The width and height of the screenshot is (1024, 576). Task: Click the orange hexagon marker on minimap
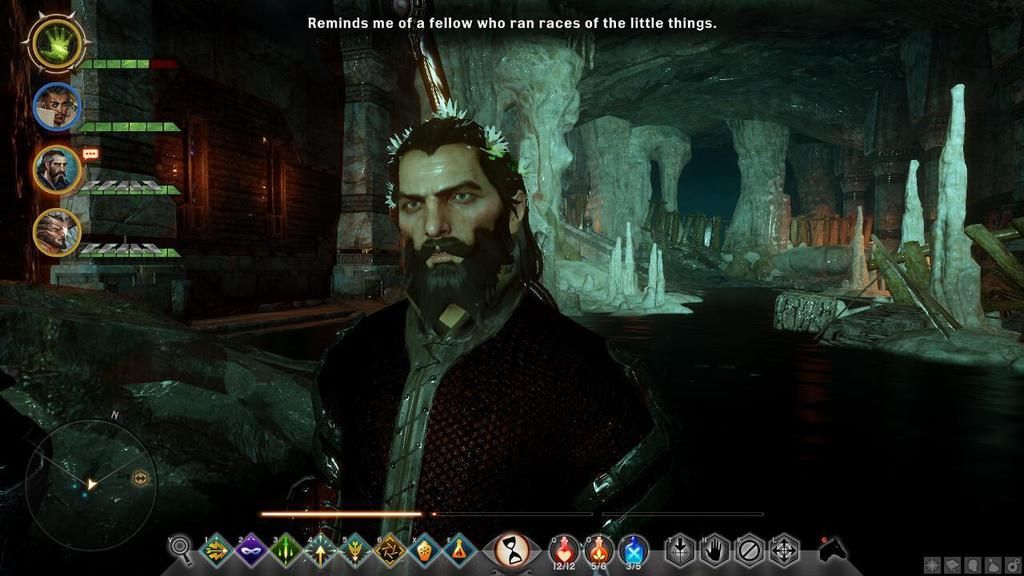click(140, 479)
